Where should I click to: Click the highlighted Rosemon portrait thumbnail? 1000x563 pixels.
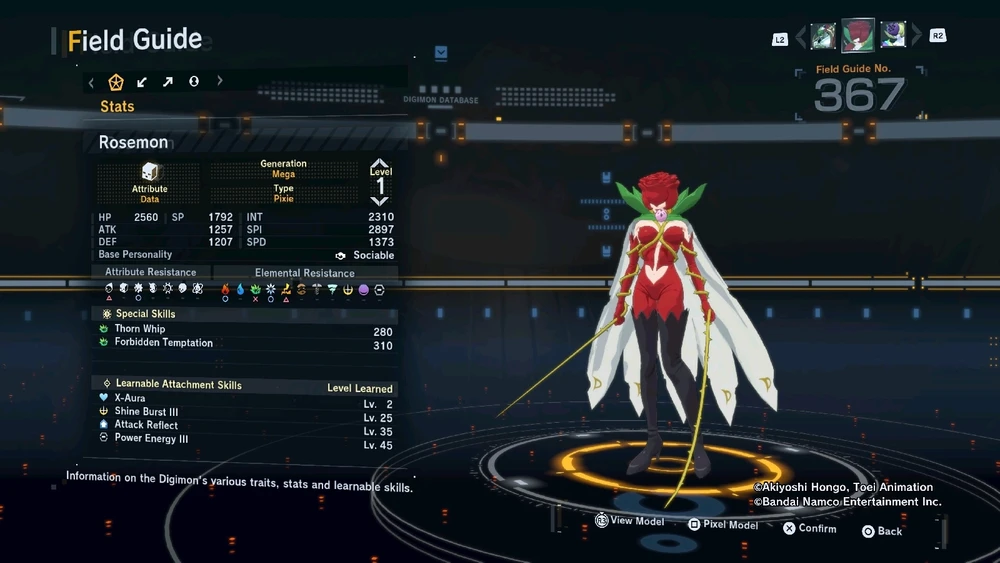click(858, 35)
